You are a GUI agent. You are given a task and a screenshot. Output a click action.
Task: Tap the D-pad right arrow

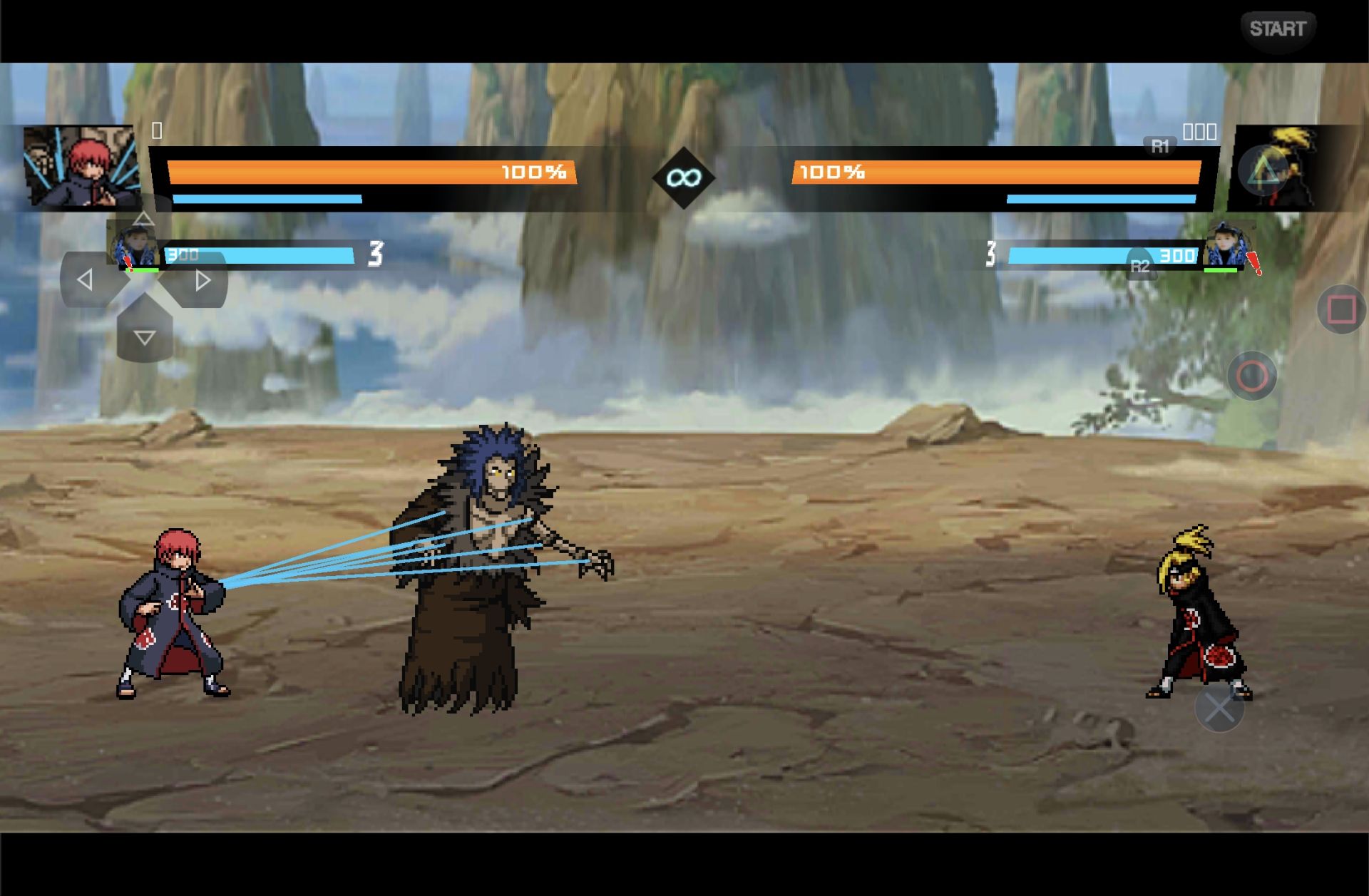[x=203, y=280]
